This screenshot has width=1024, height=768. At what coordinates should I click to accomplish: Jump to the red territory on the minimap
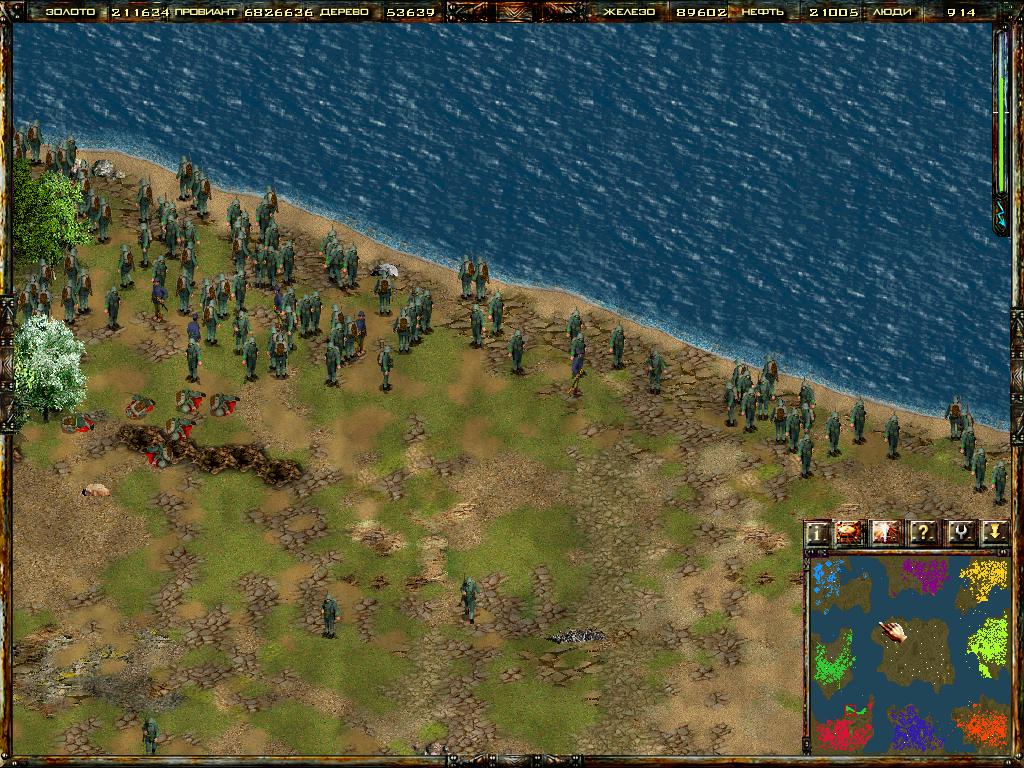(x=843, y=730)
